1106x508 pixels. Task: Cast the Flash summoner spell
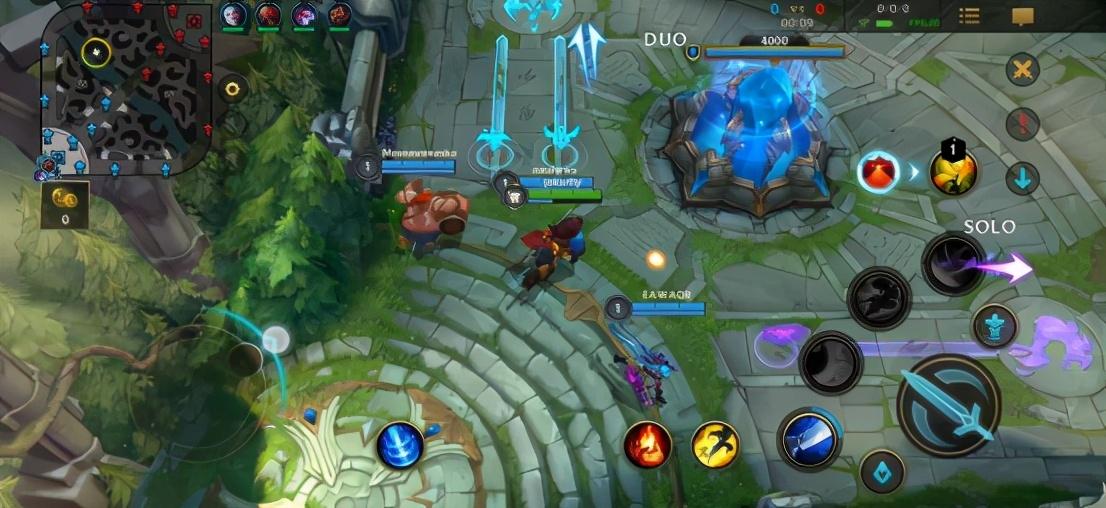click(716, 444)
